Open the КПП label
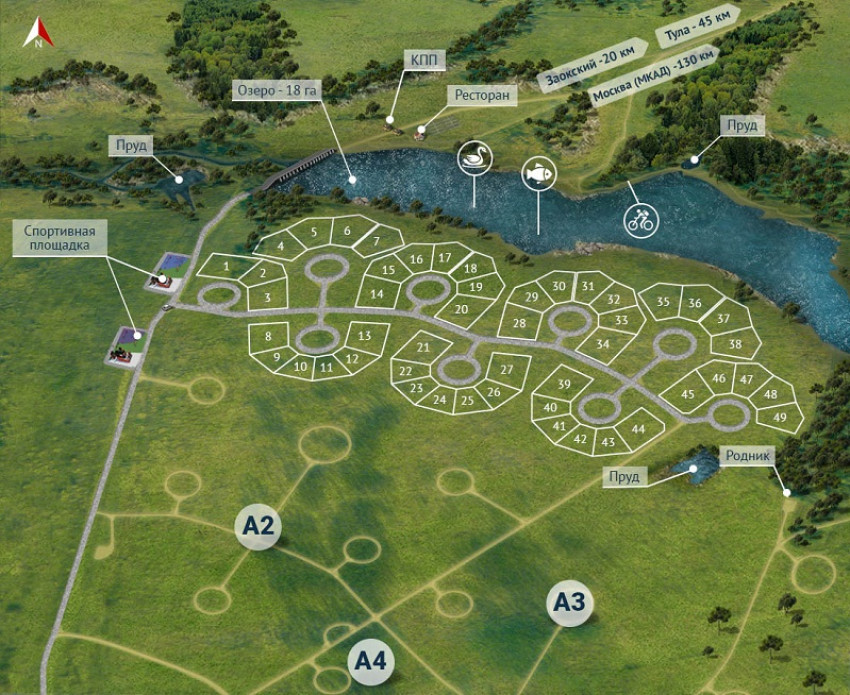 [x=422, y=60]
